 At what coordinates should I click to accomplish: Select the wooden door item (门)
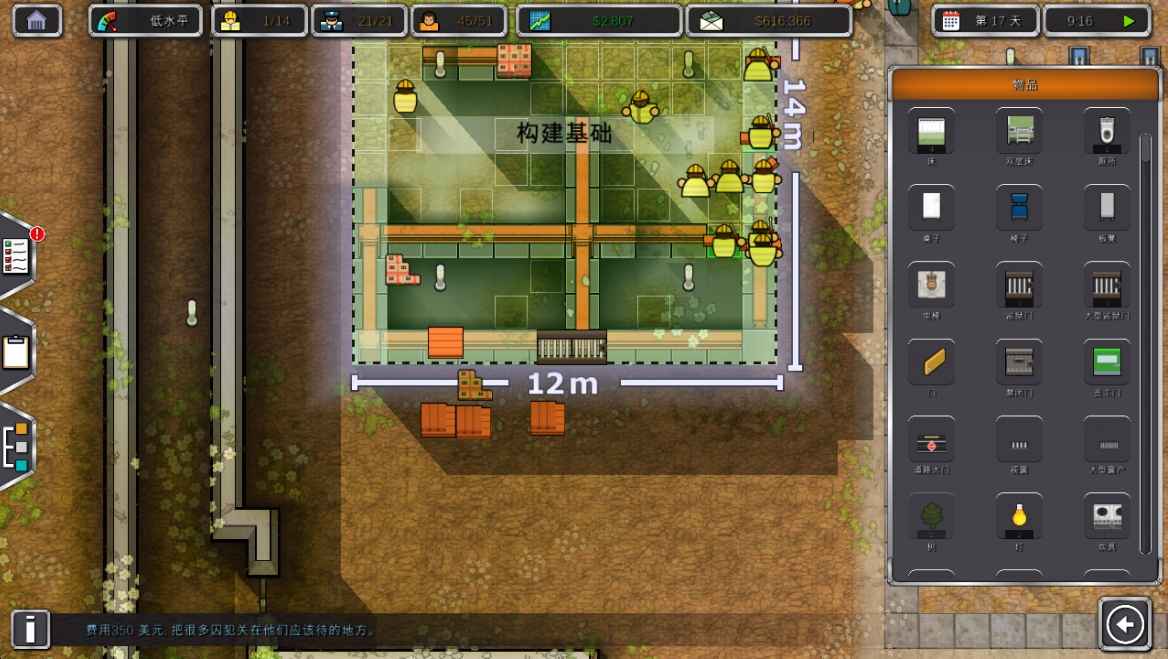(x=931, y=362)
